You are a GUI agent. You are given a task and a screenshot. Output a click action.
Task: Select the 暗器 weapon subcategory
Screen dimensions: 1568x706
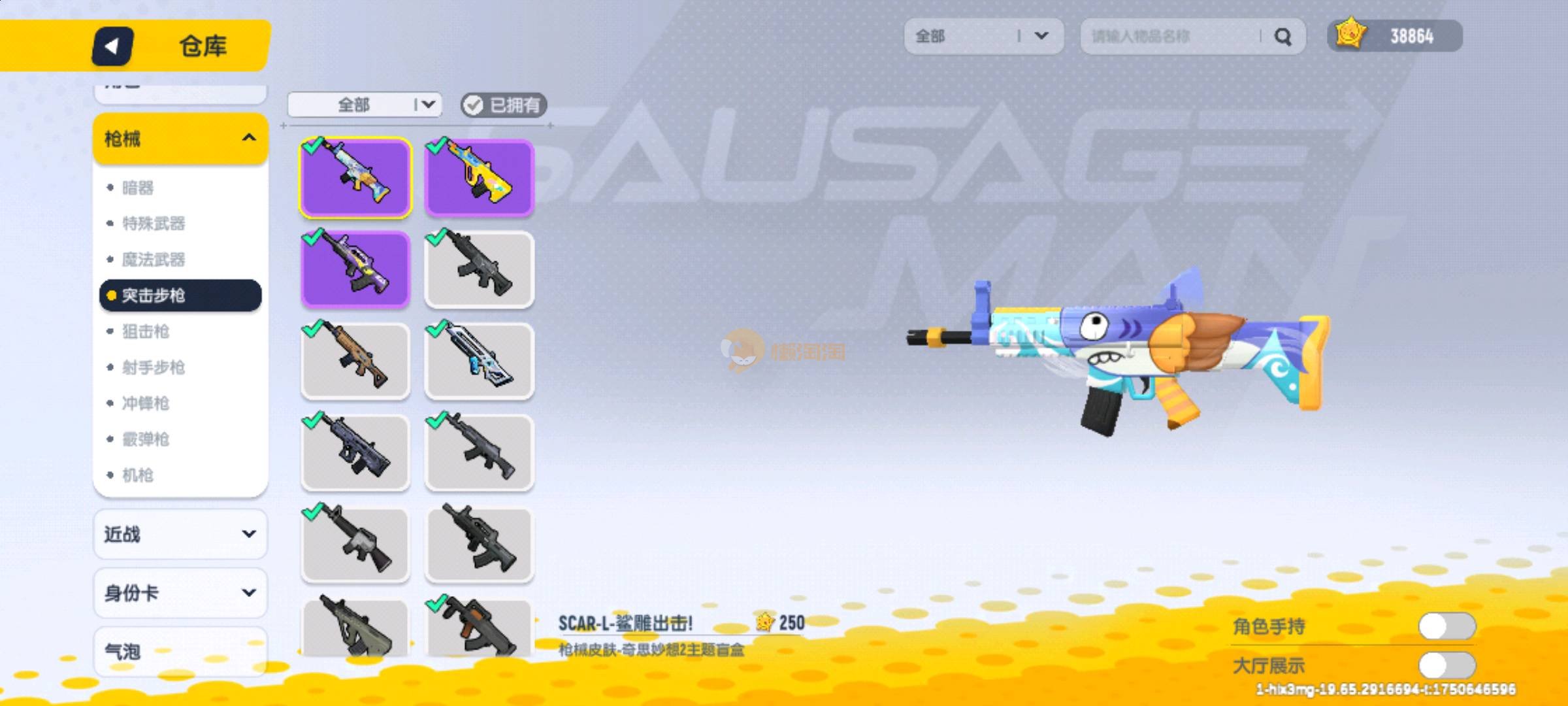(x=138, y=188)
